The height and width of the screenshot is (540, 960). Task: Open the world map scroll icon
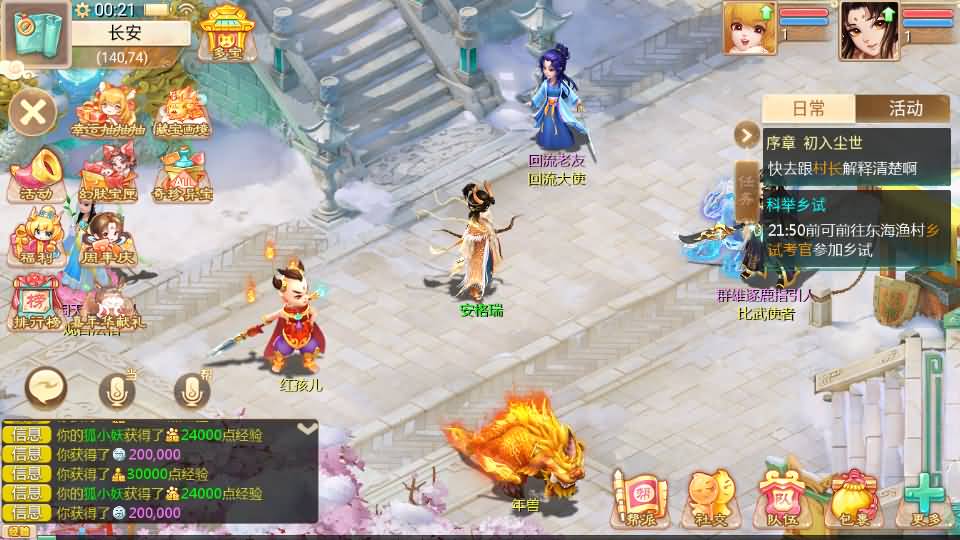coord(35,33)
